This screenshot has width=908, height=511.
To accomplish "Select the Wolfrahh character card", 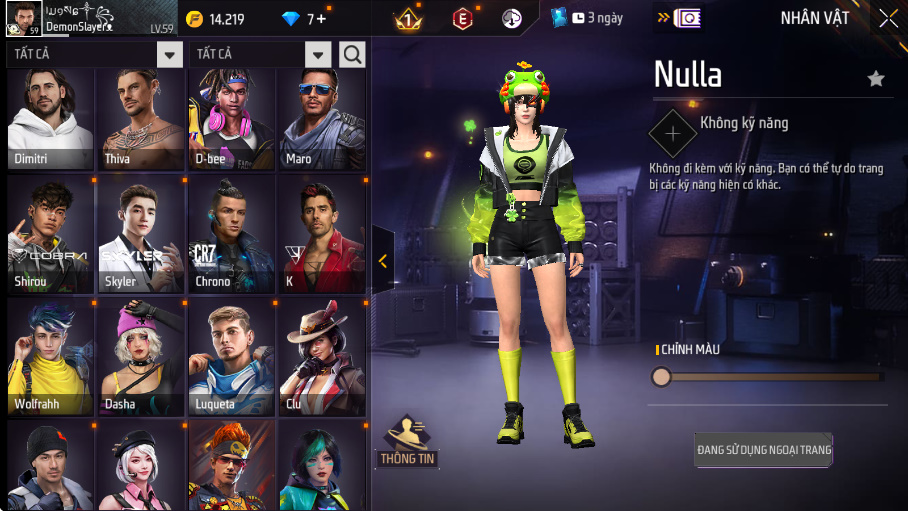I will pos(51,358).
